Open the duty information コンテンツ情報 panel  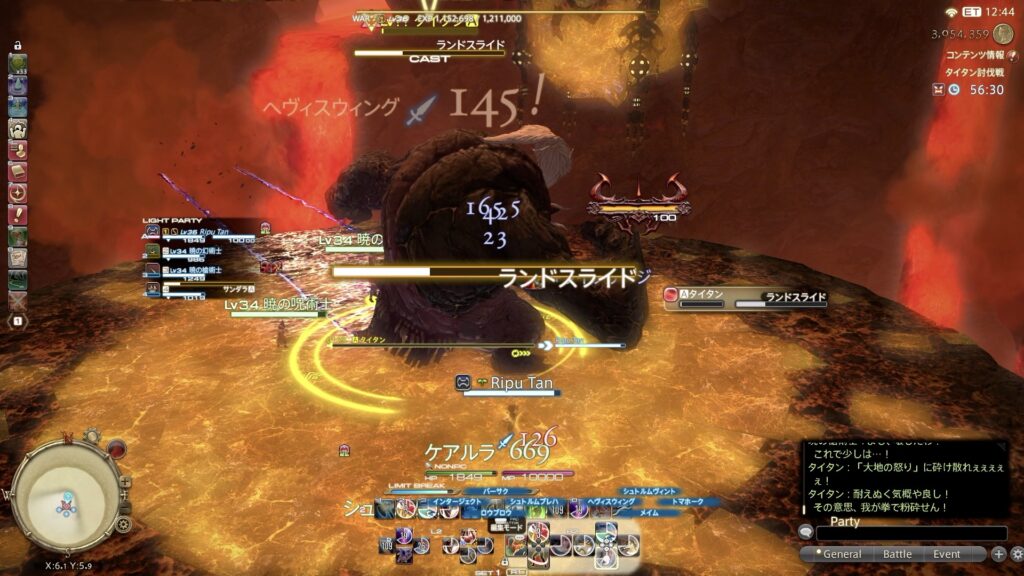click(973, 56)
